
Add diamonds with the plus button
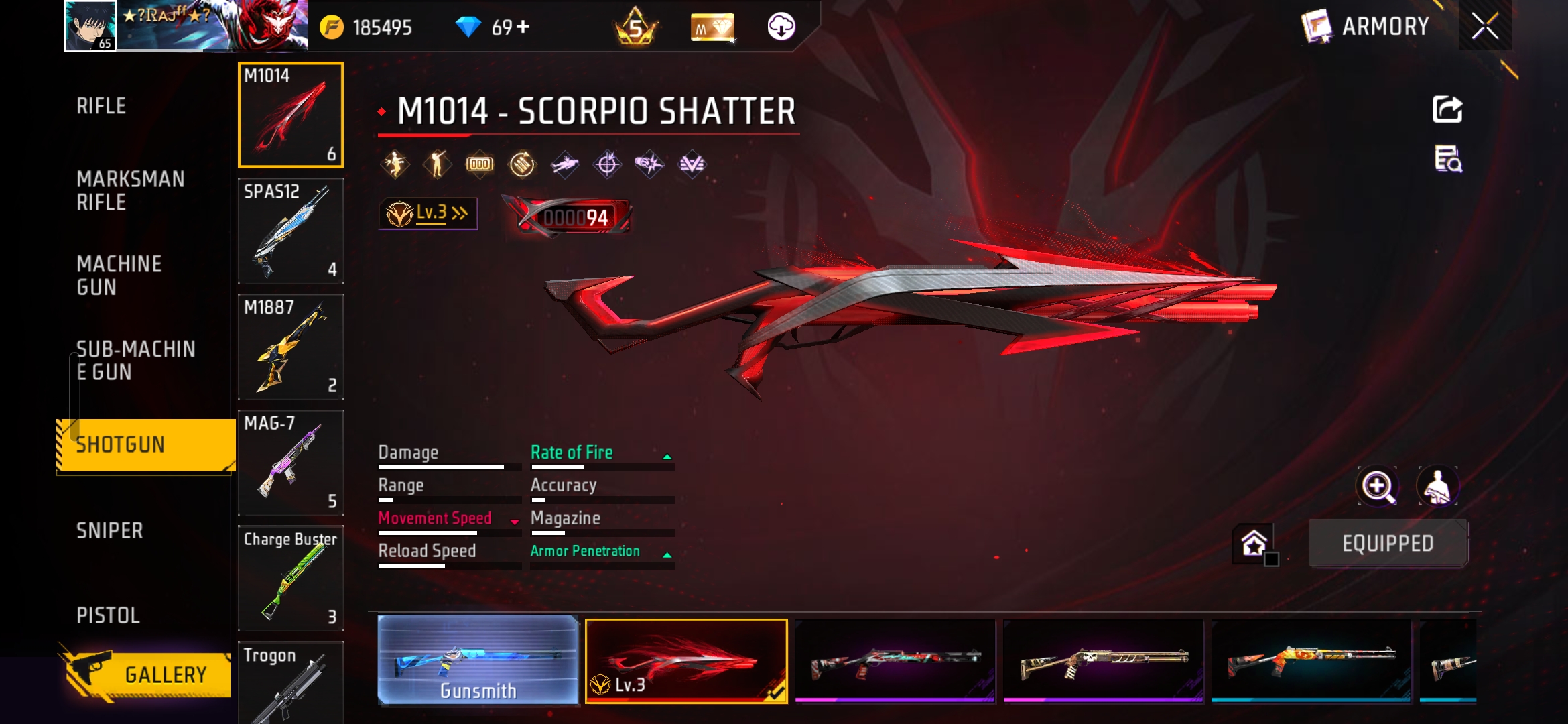coord(523,27)
